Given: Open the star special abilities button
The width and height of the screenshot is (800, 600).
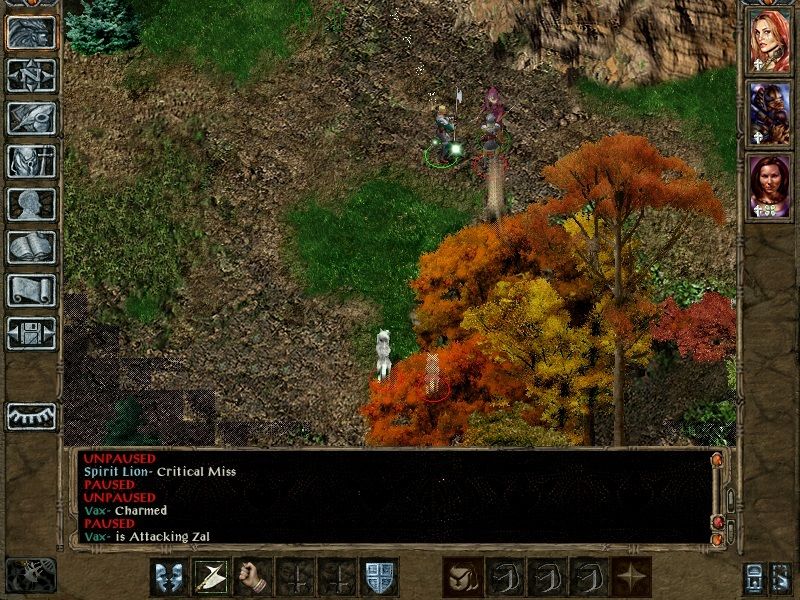Looking at the screenshot, I should 630,578.
